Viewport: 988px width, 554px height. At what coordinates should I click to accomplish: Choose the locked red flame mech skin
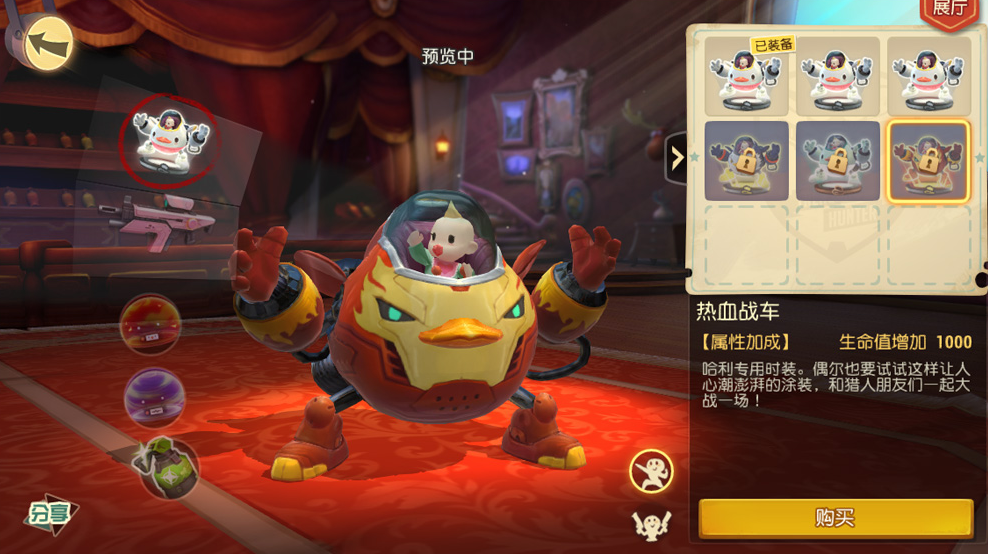point(930,161)
